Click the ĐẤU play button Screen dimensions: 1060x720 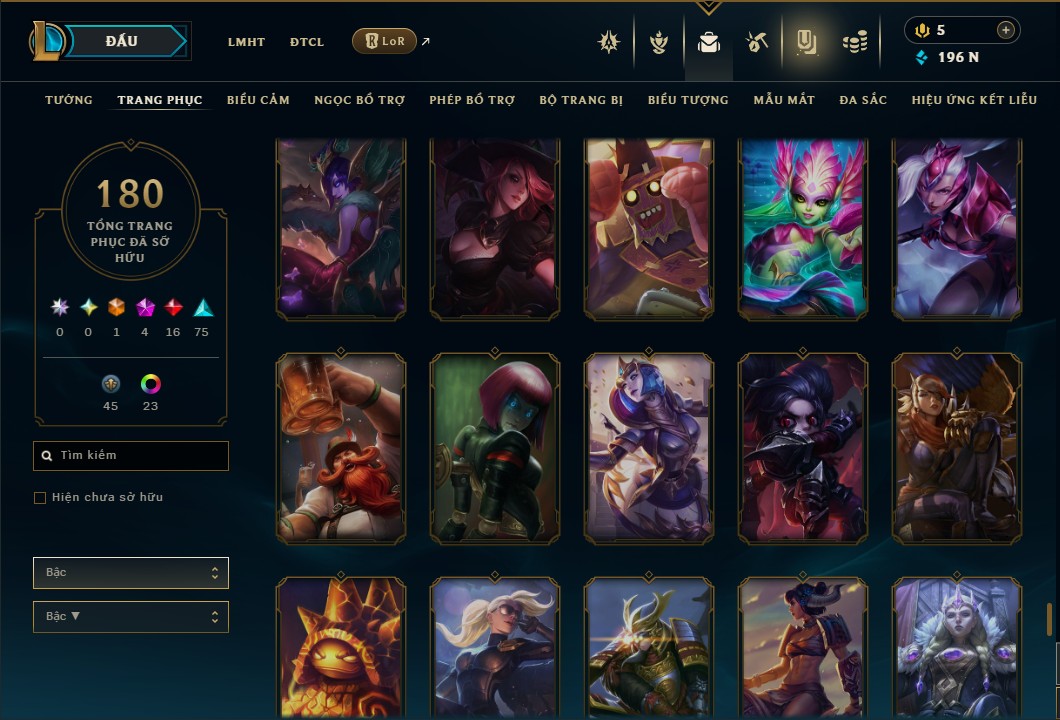click(122, 41)
